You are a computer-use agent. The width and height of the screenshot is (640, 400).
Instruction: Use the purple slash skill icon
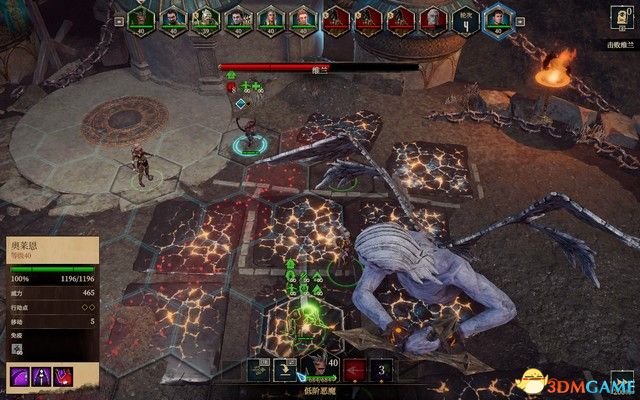[x=19, y=376]
